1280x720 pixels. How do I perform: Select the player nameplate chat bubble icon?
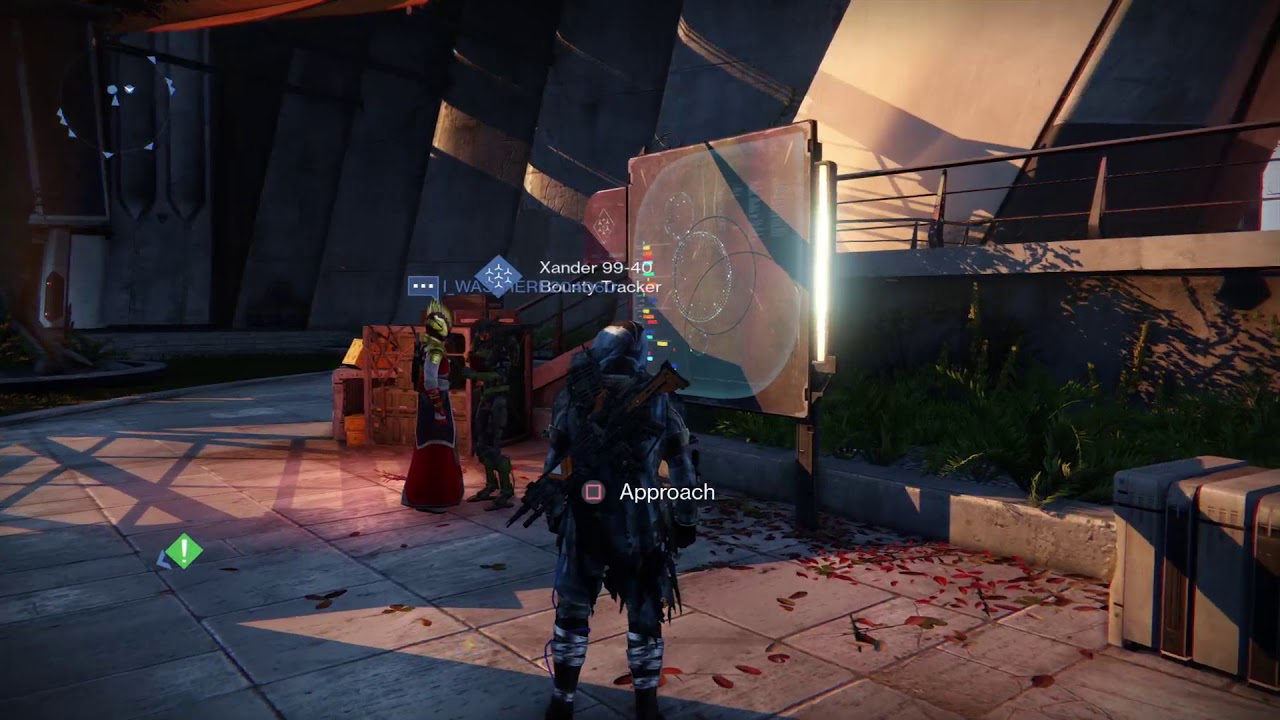pos(423,286)
